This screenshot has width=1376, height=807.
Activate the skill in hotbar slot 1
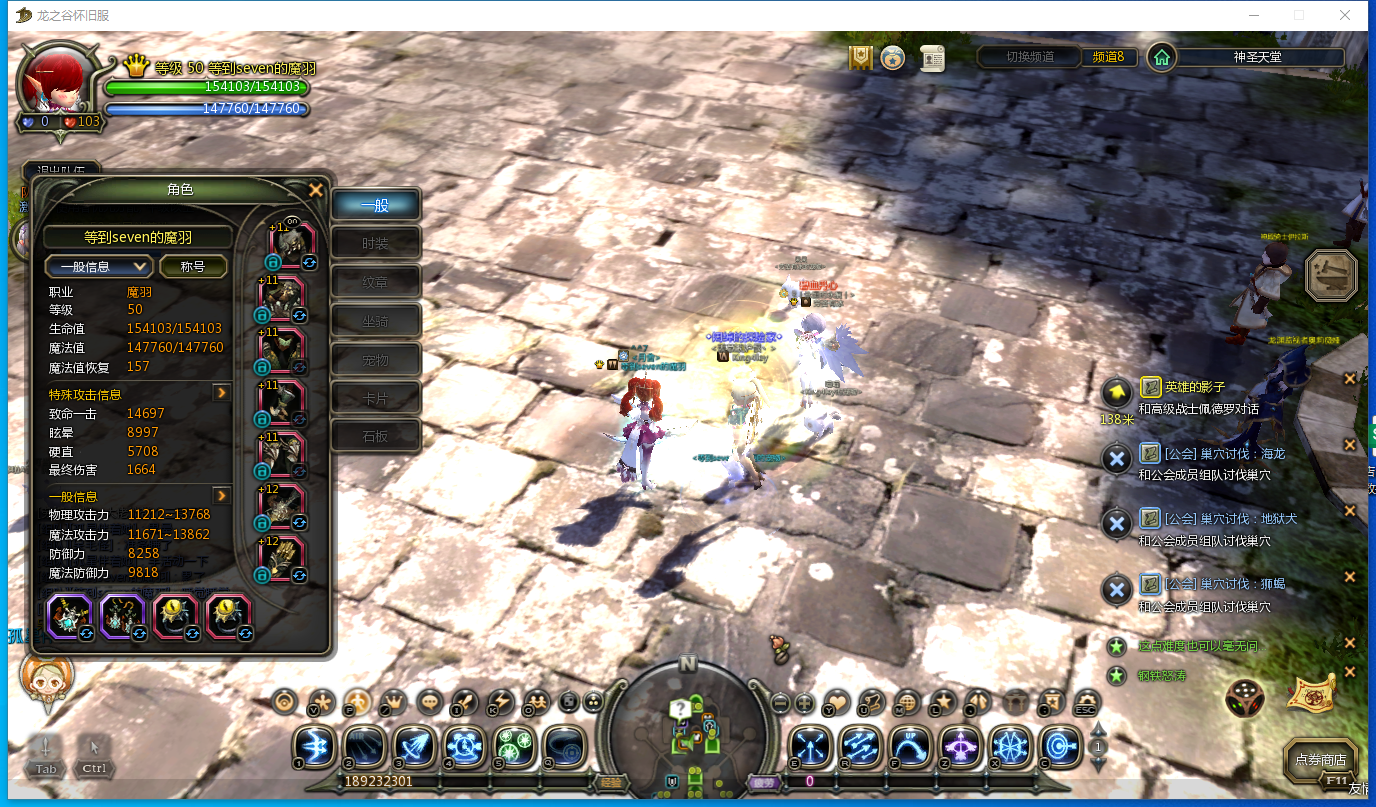click(x=315, y=746)
